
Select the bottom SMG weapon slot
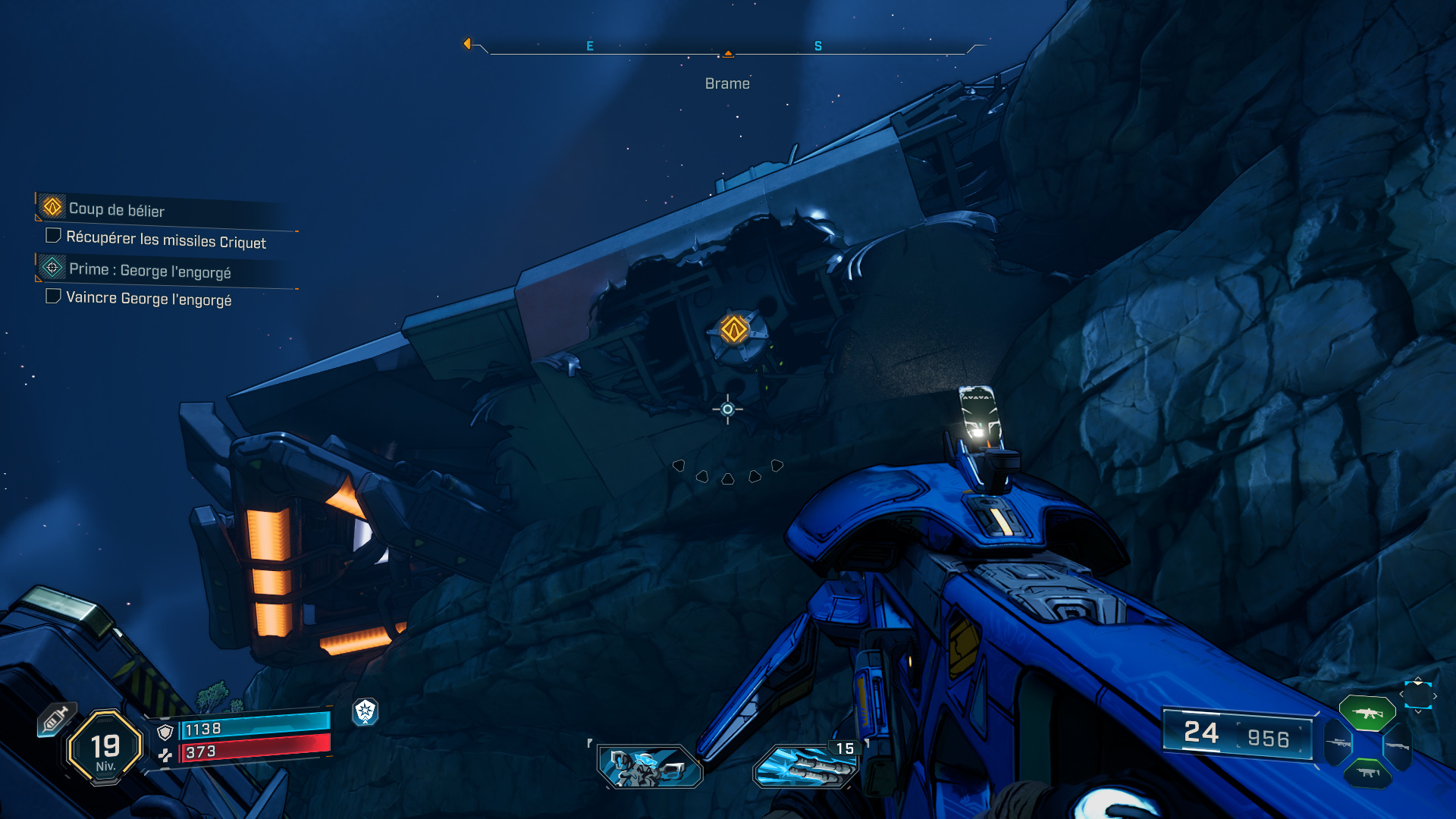(x=1367, y=773)
